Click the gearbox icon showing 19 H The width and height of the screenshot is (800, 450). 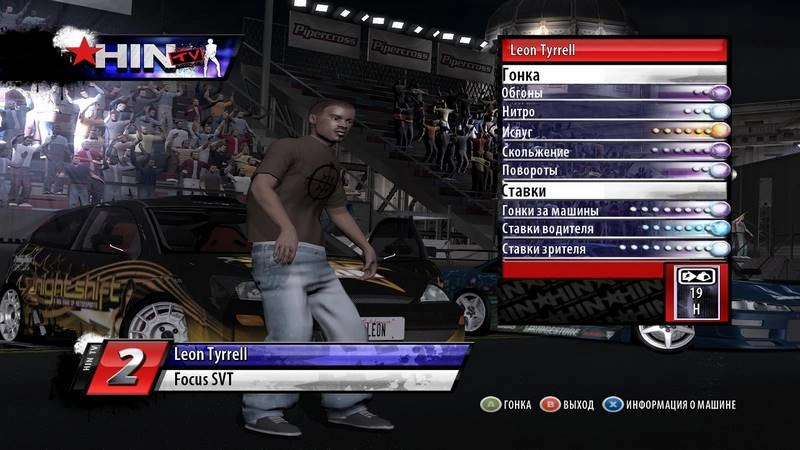[697, 291]
